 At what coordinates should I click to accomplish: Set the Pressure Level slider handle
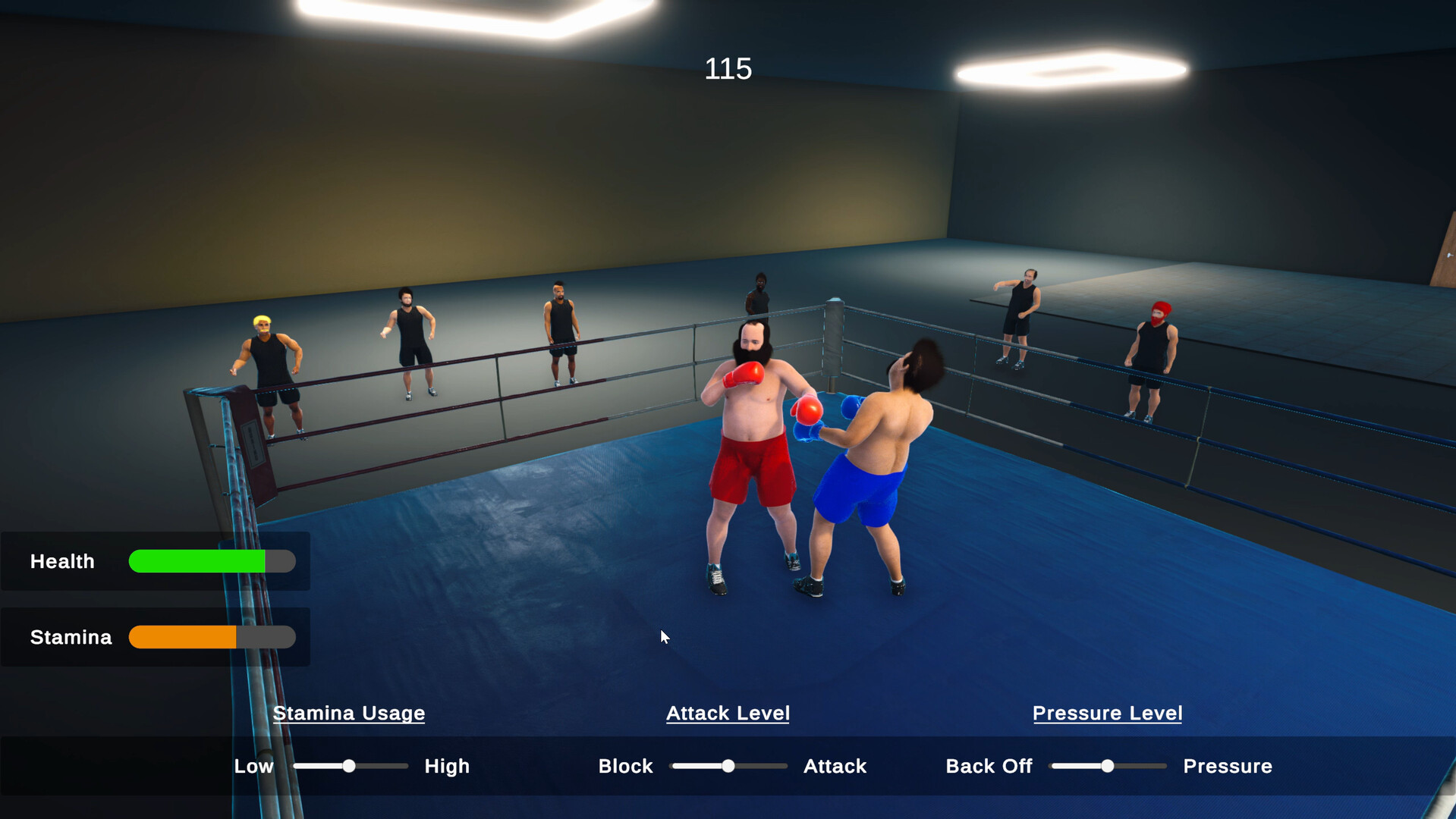pos(1107,766)
